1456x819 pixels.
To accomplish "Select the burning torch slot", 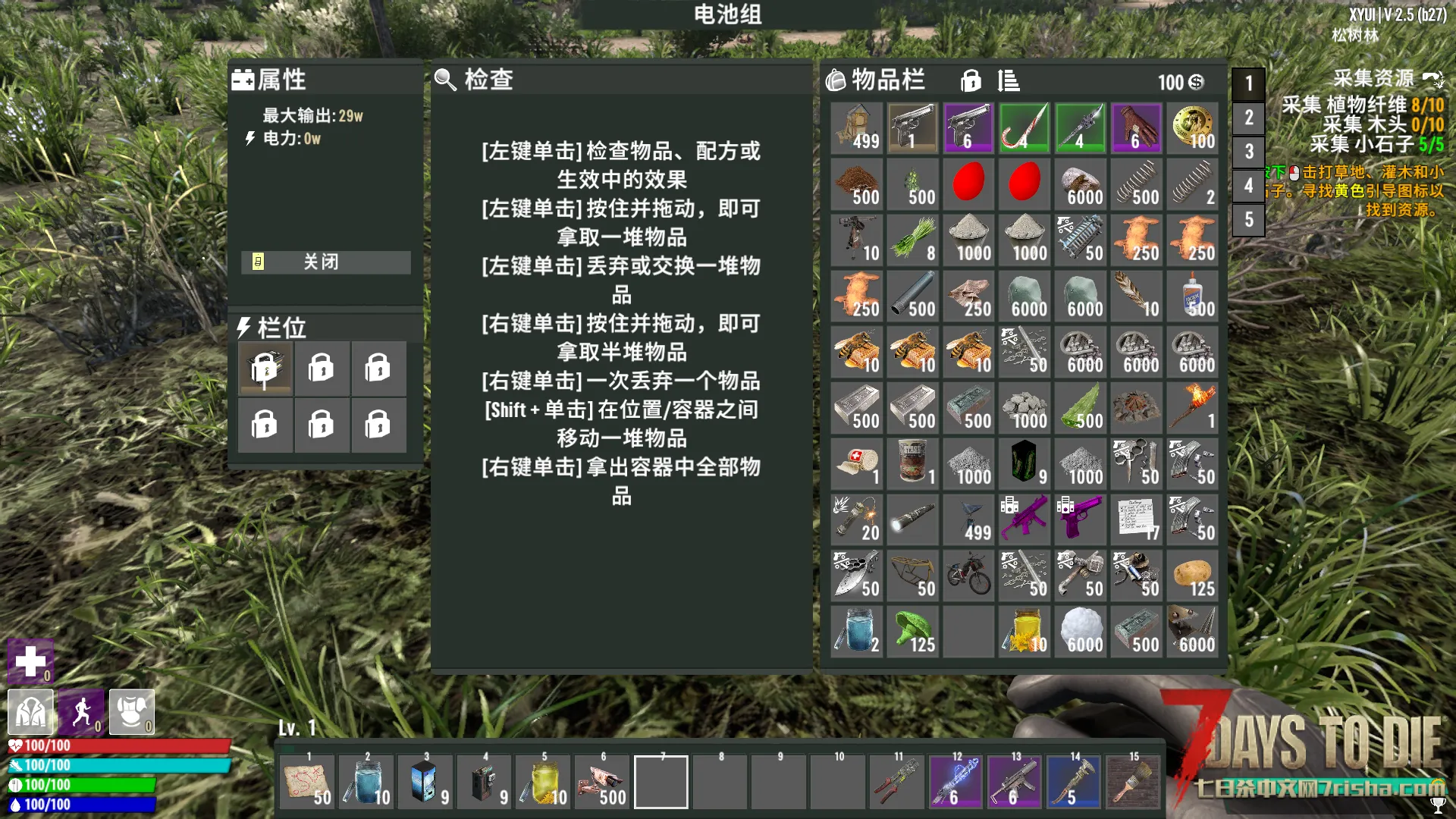I will (1192, 408).
